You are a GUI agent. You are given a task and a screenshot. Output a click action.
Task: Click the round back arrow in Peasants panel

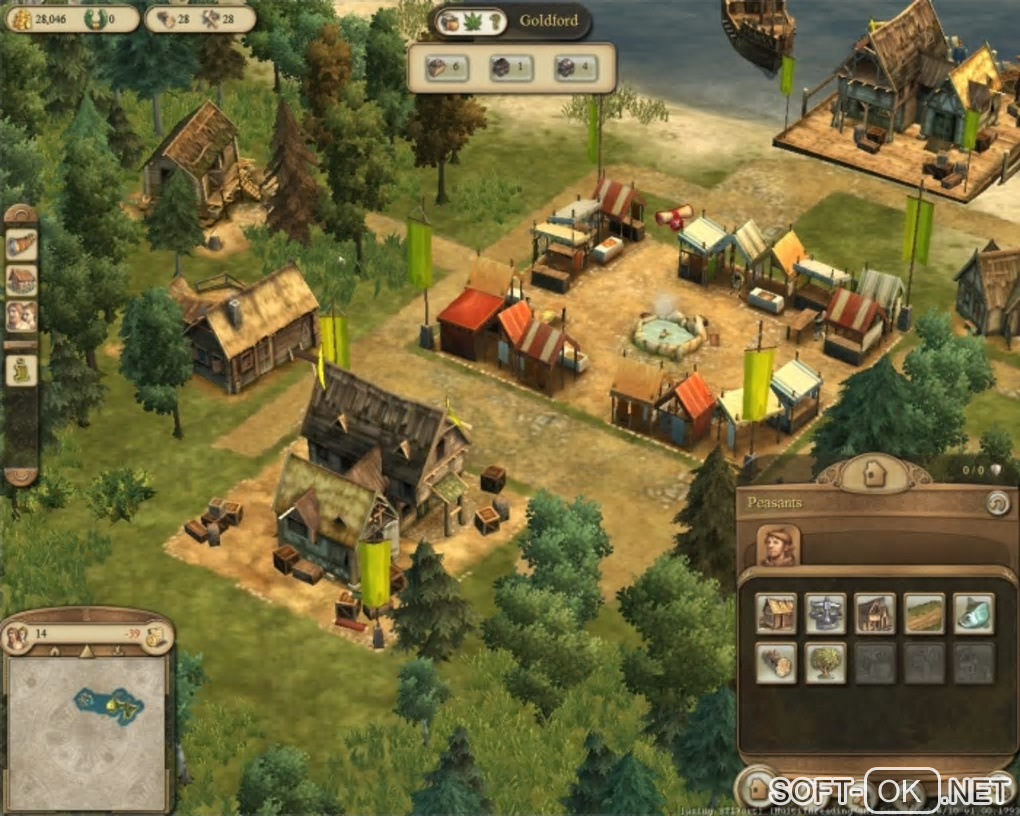point(996,503)
